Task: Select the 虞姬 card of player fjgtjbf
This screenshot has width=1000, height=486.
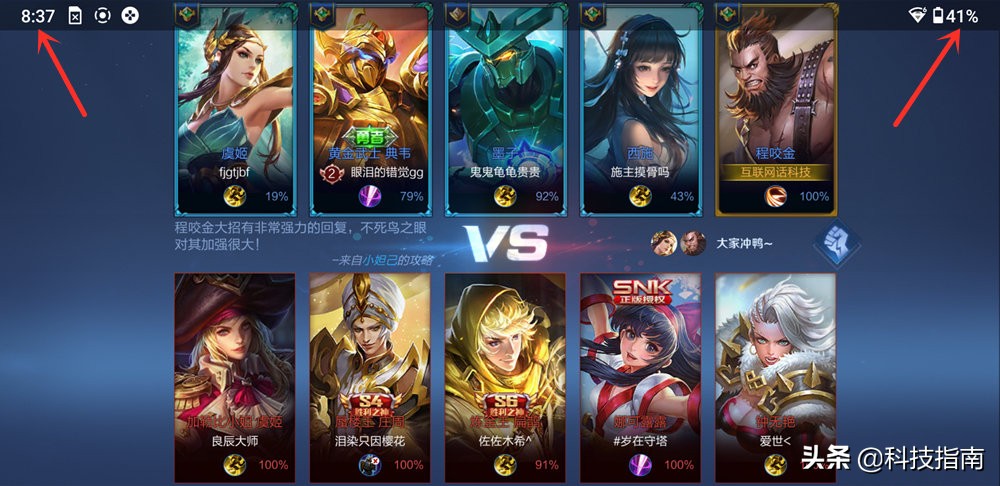Action: click(x=236, y=110)
